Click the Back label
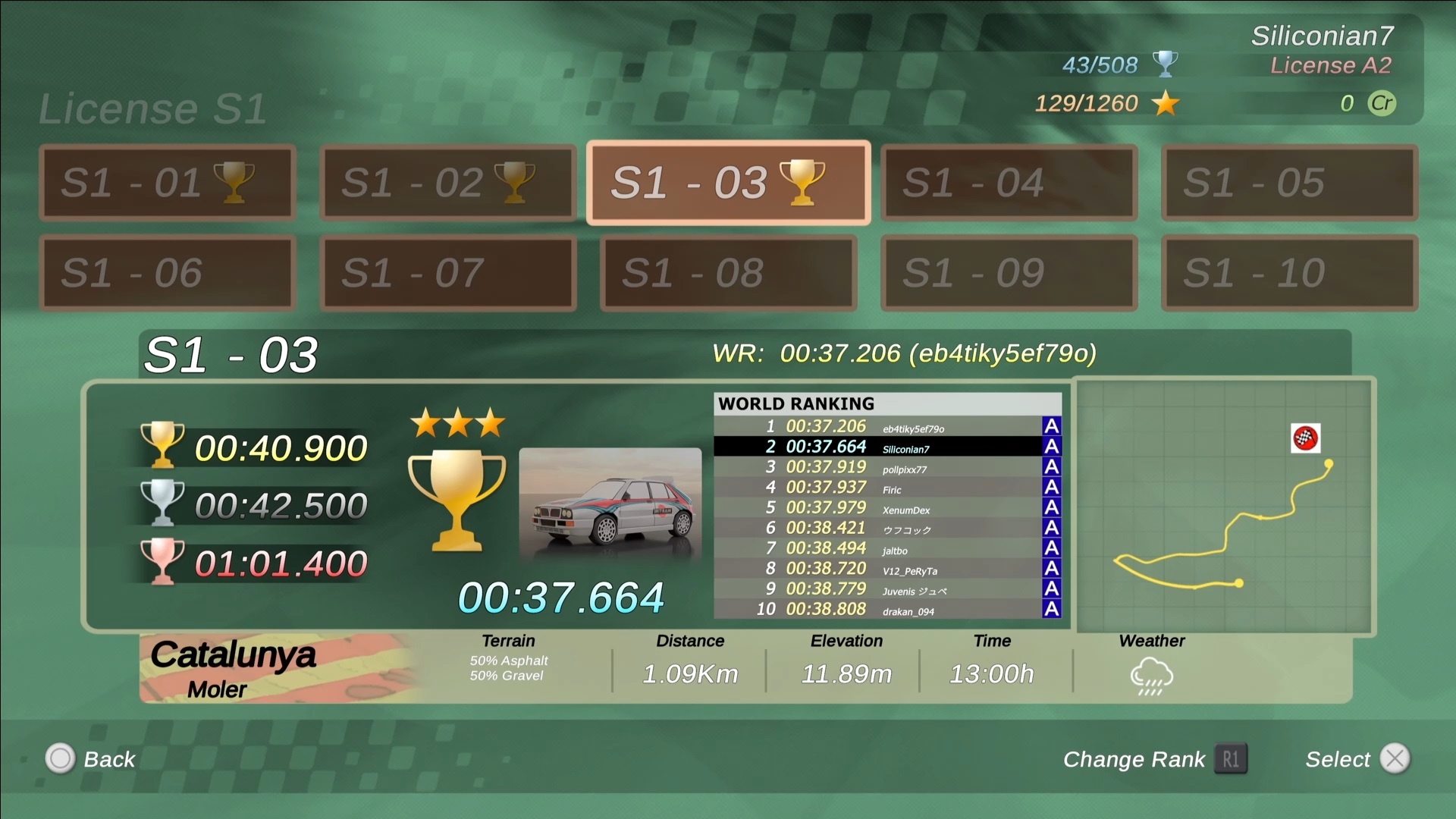This screenshot has width=1456, height=819. (109, 759)
